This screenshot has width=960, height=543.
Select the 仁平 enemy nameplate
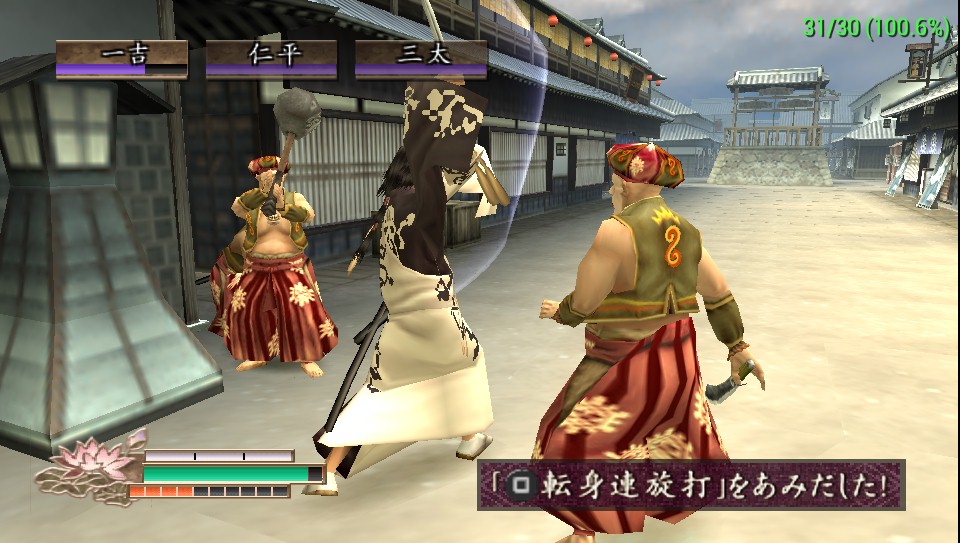coord(271,58)
